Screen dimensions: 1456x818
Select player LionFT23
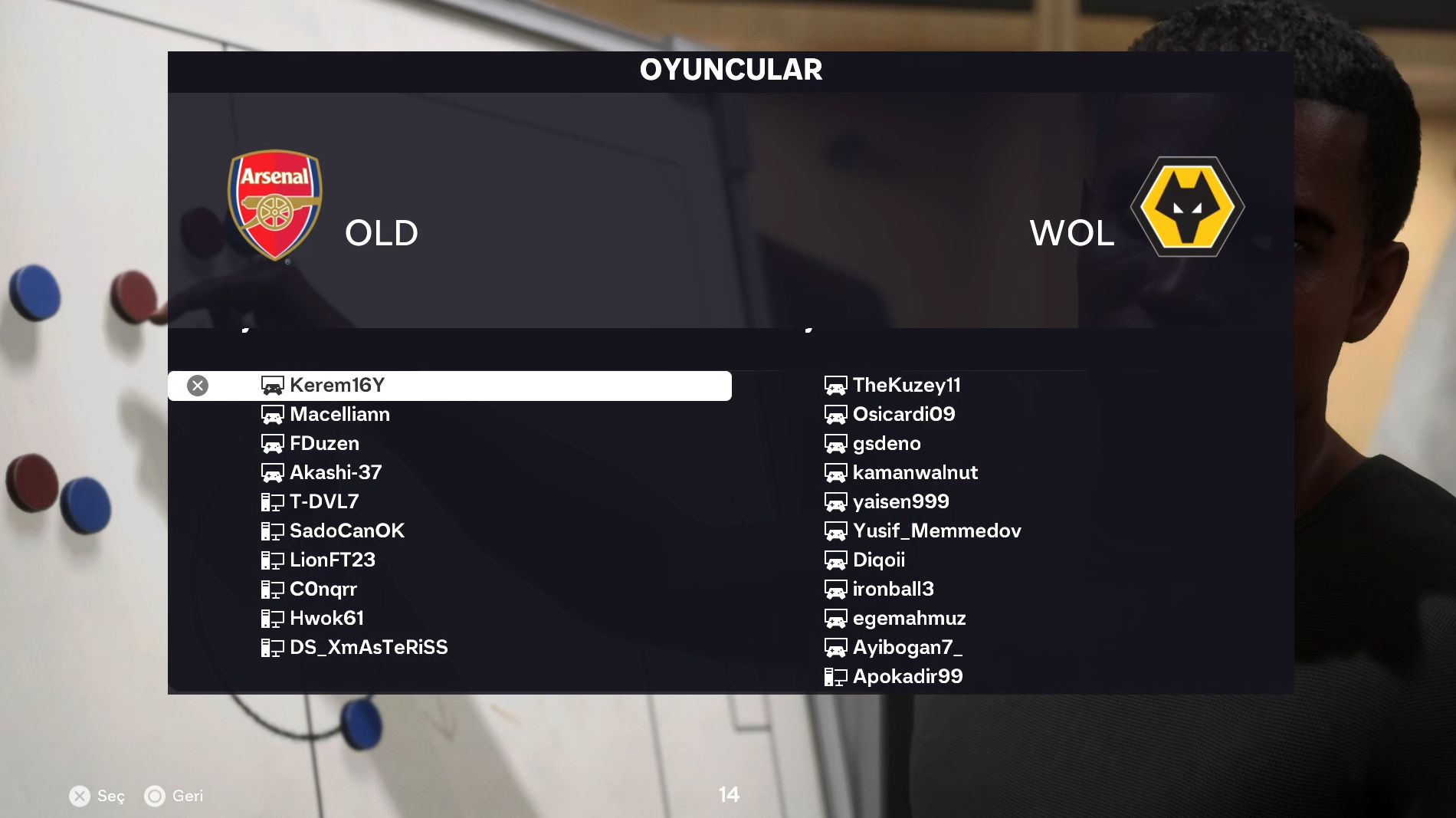pyautogui.click(x=333, y=560)
